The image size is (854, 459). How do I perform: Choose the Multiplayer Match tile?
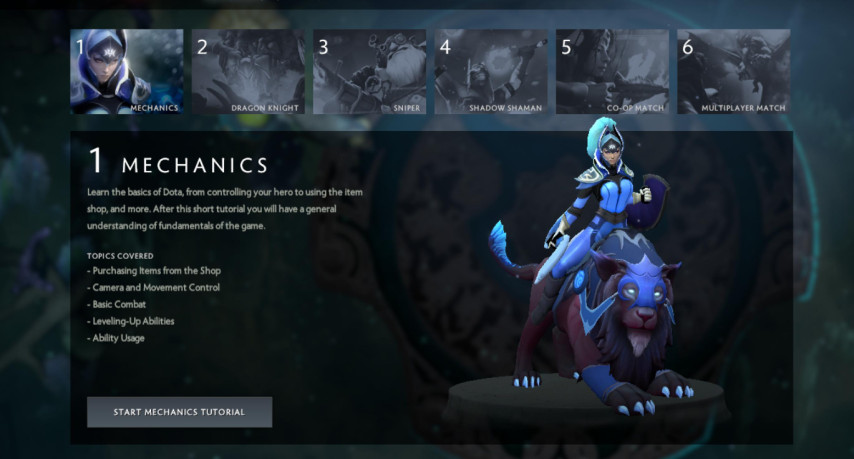(x=733, y=71)
